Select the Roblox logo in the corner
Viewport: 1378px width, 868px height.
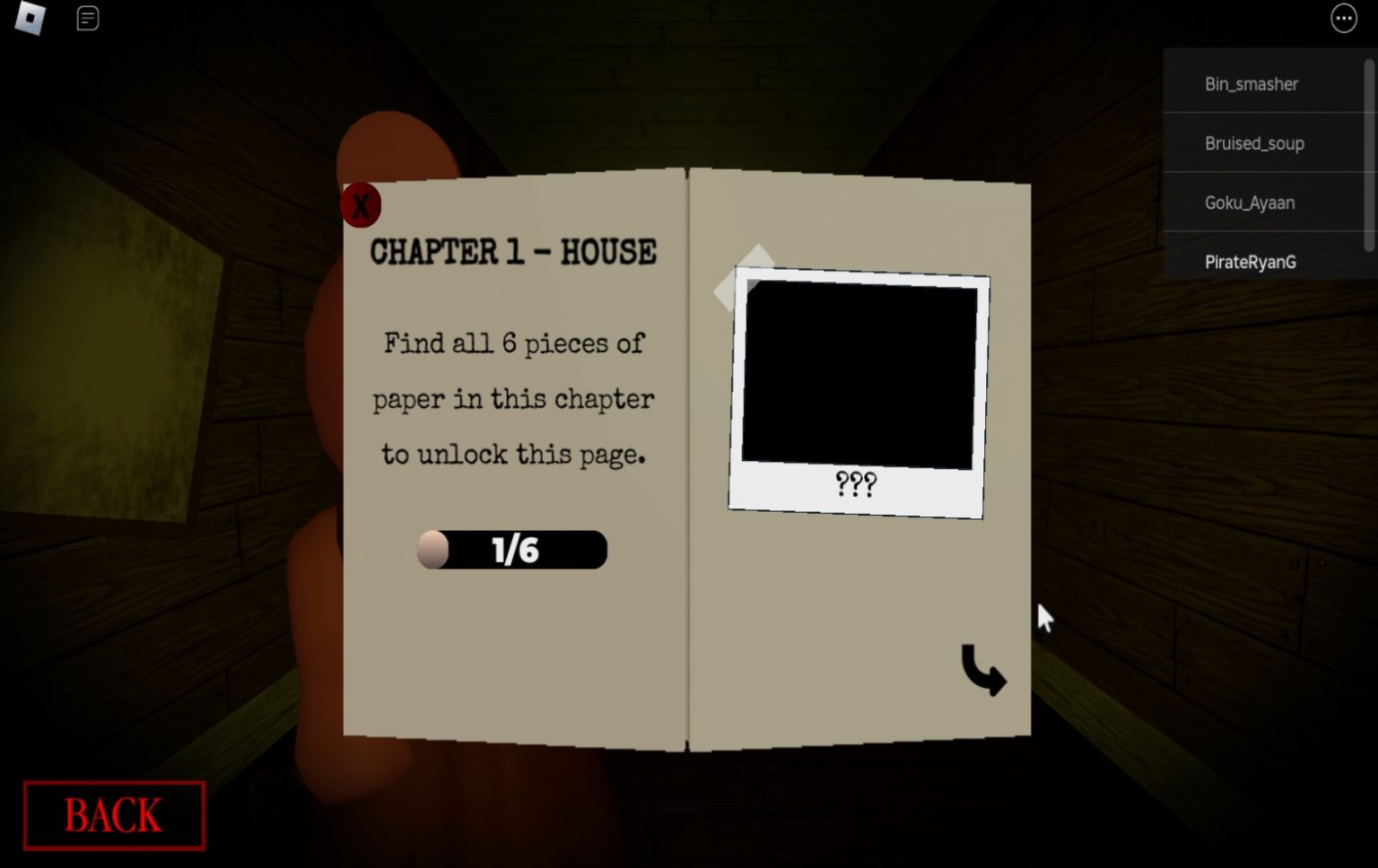pos(30,19)
